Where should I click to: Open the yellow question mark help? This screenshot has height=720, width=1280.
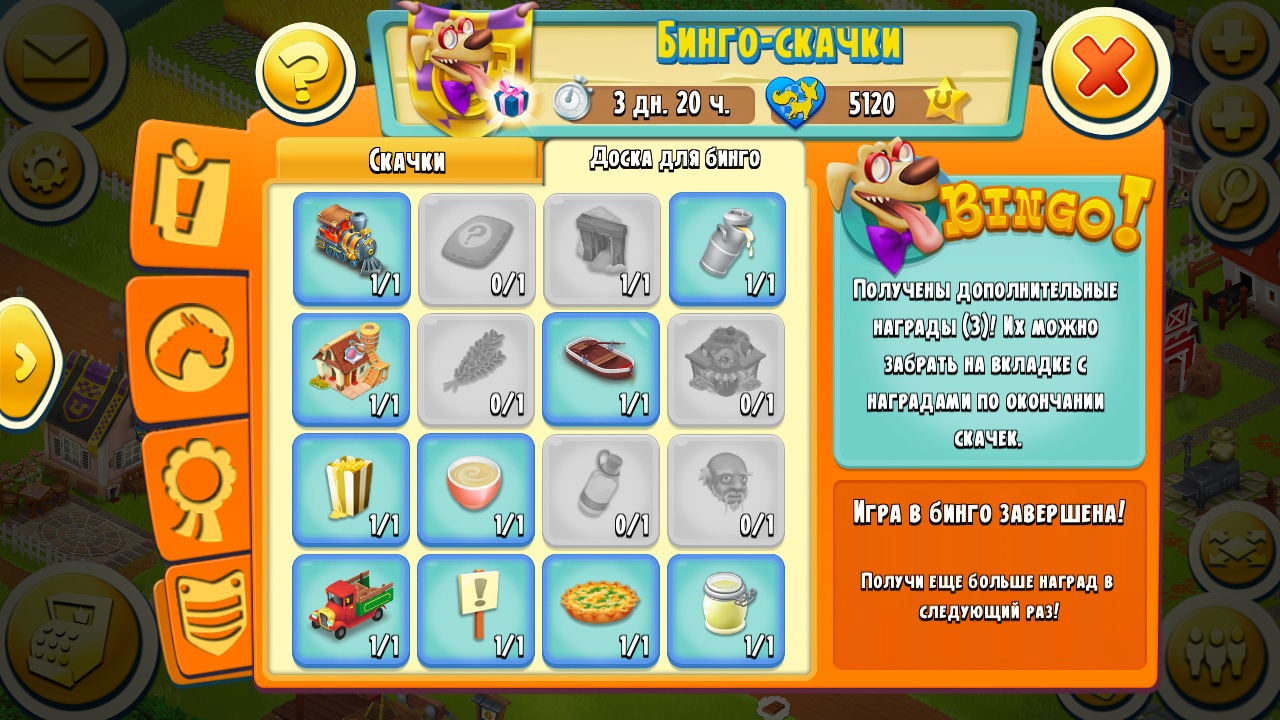304,73
